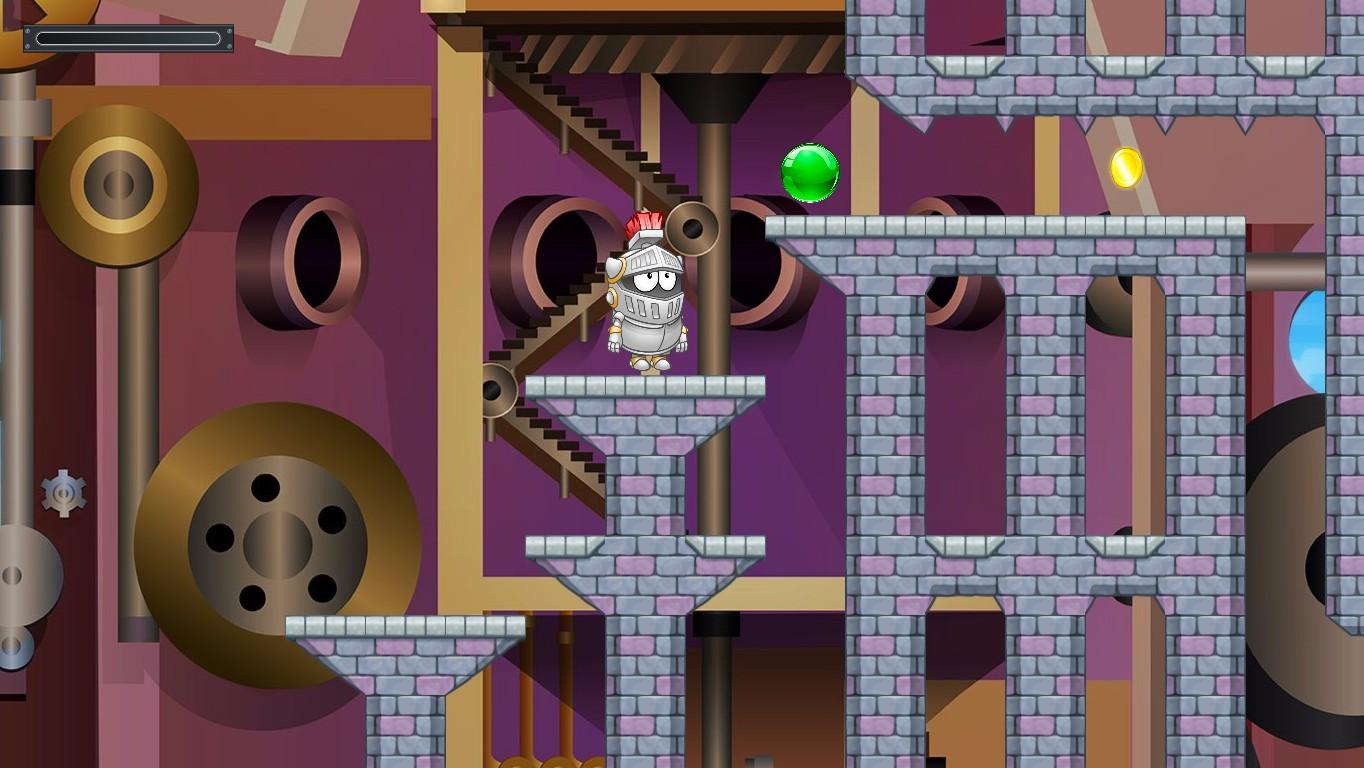The width and height of the screenshot is (1364, 768).
Task: Click the status bar in the HUD panel
Action: click(130, 38)
